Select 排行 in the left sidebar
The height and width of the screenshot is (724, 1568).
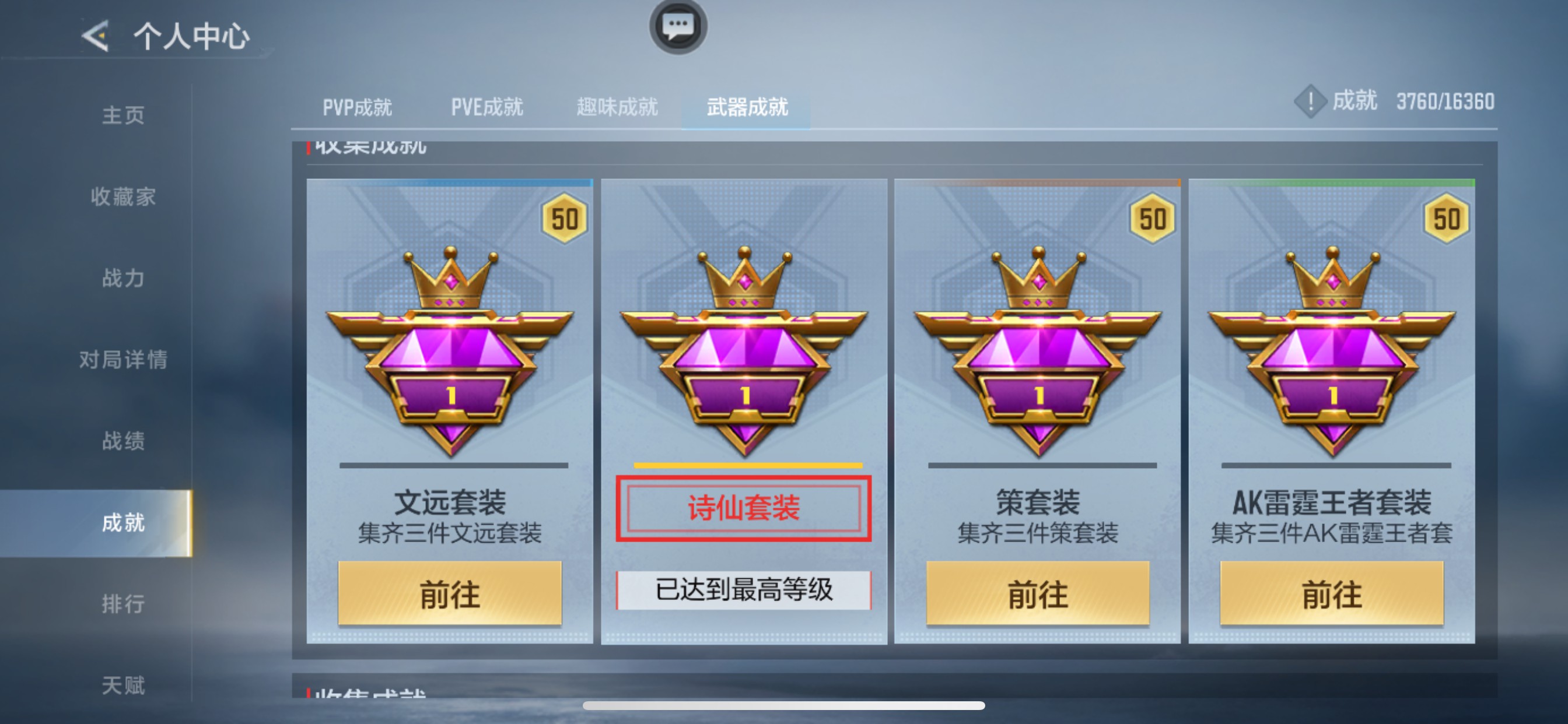tap(124, 604)
